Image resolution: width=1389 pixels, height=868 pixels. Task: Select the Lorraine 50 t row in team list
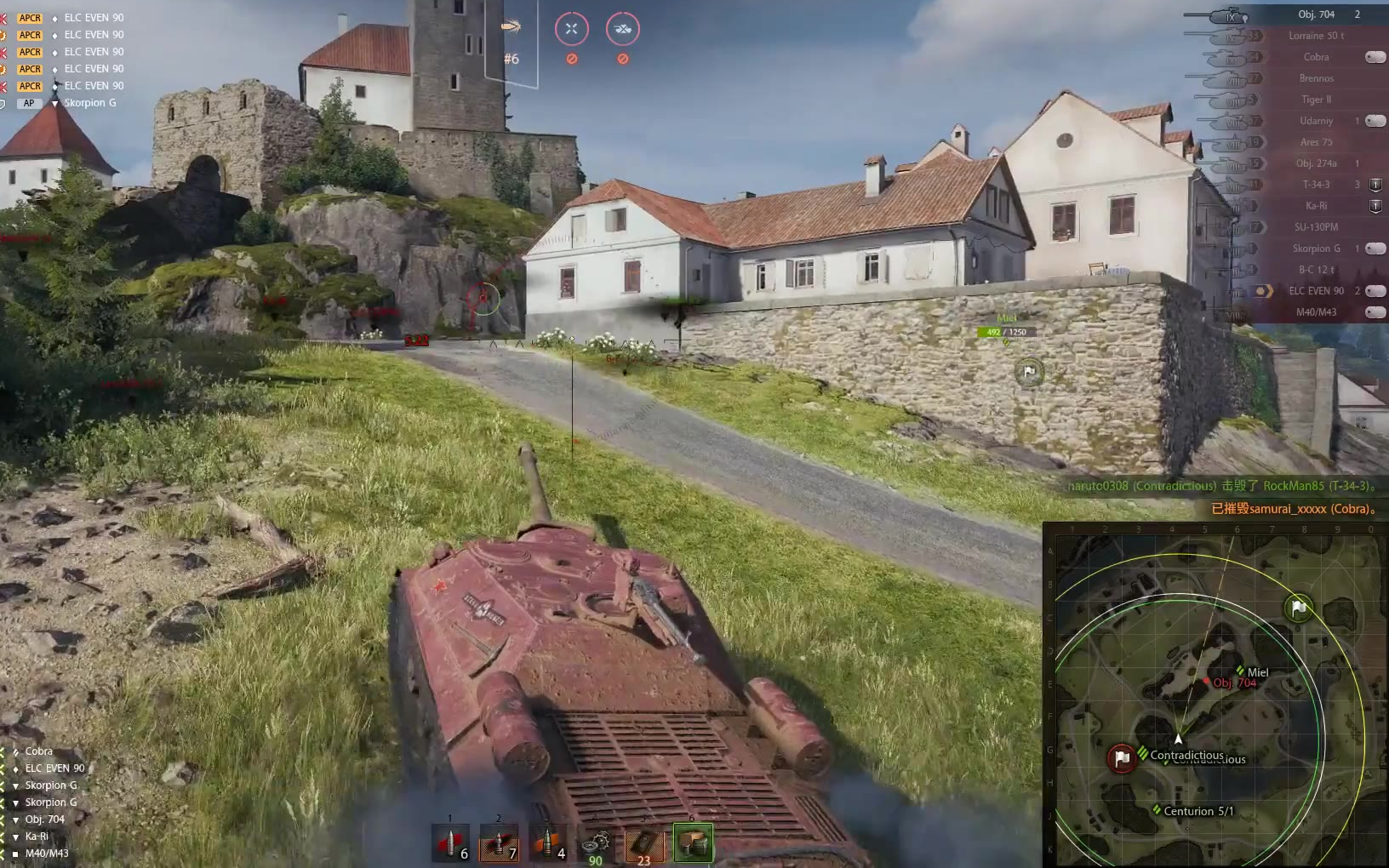pyautogui.click(x=1316, y=36)
